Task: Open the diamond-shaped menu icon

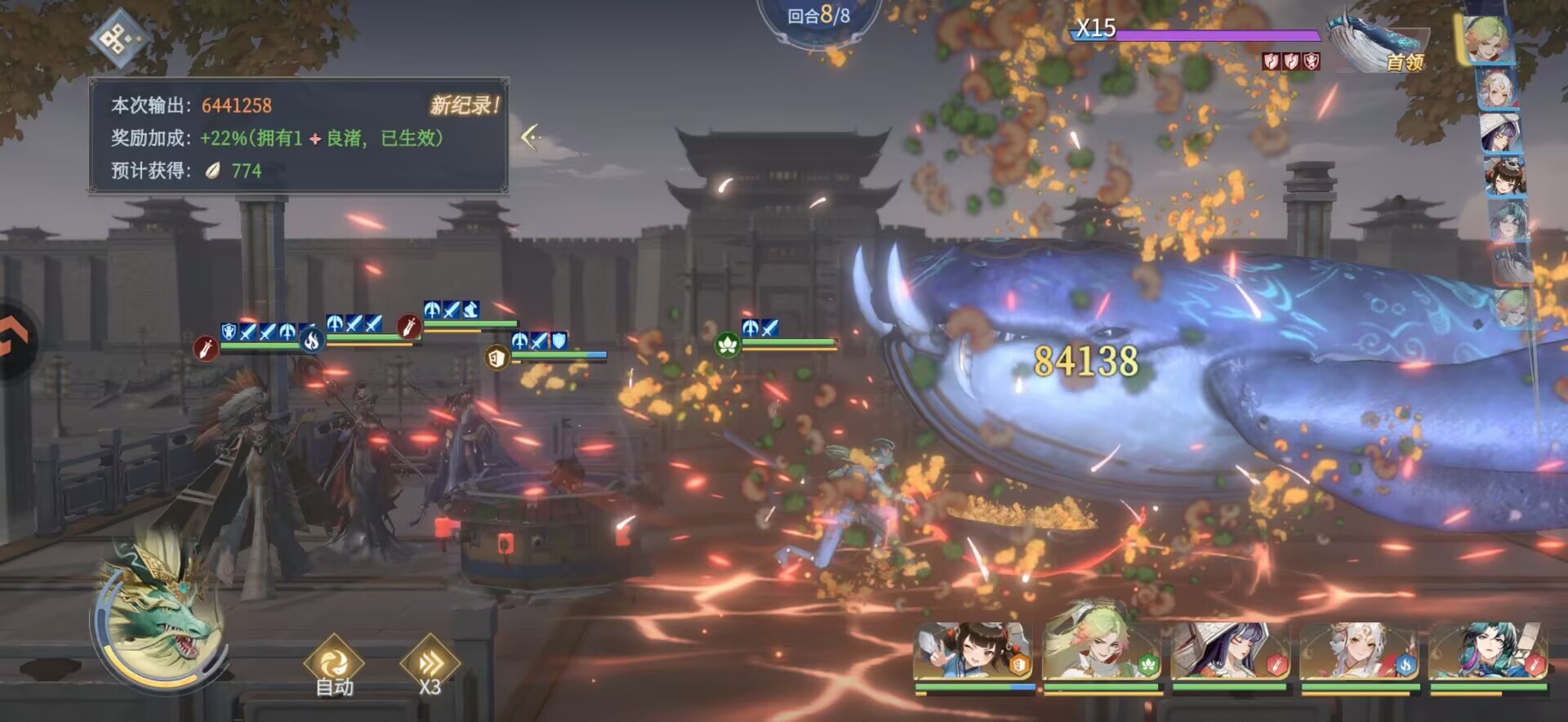Action: pos(119,38)
